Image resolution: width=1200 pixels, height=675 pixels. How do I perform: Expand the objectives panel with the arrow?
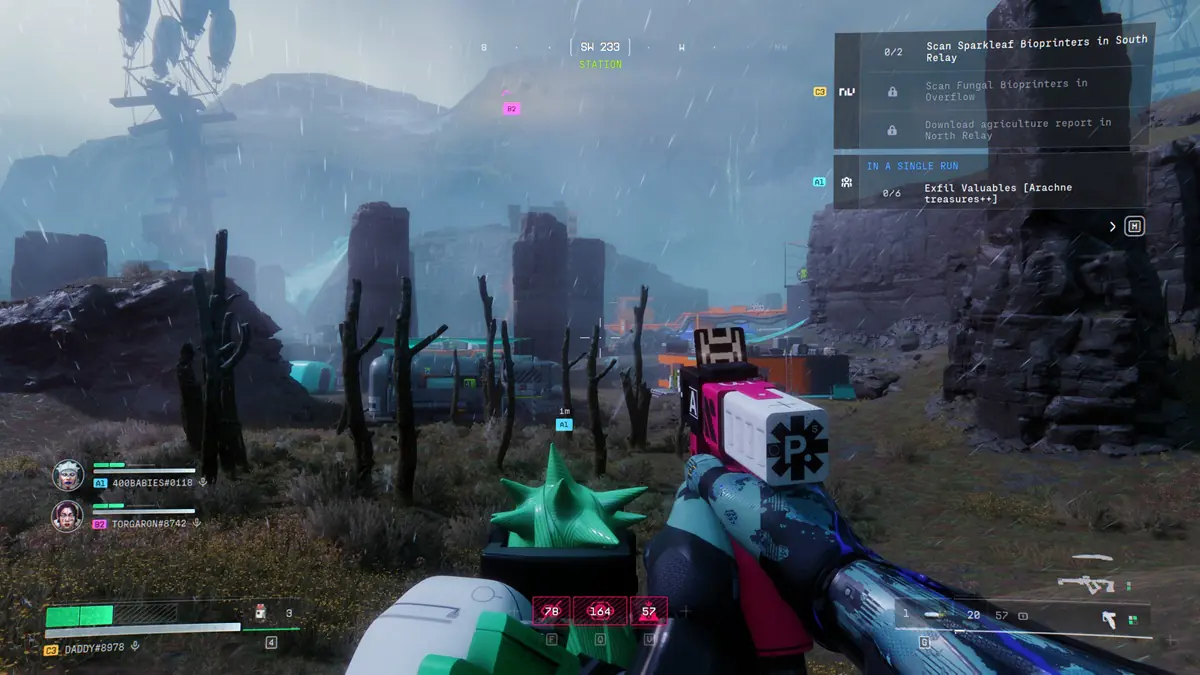(1113, 227)
